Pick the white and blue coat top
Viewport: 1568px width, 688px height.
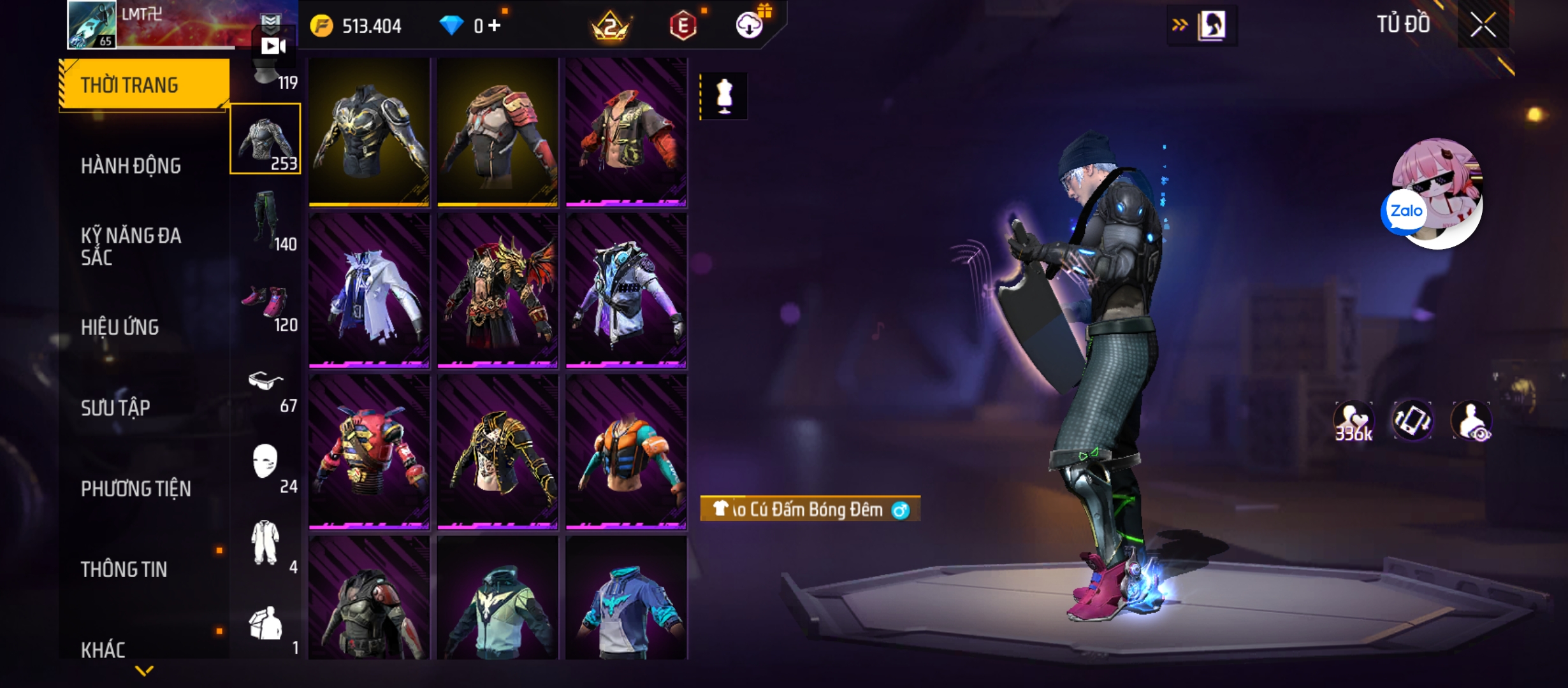pyautogui.click(x=369, y=291)
